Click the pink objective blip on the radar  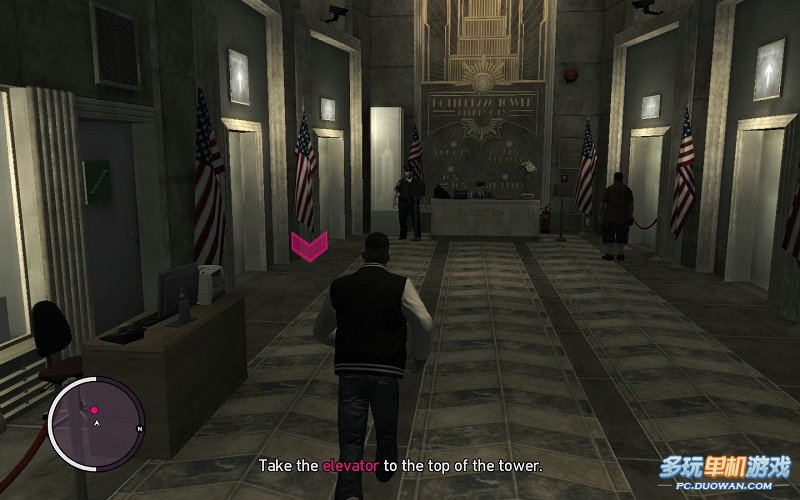pyautogui.click(x=95, y=410)
